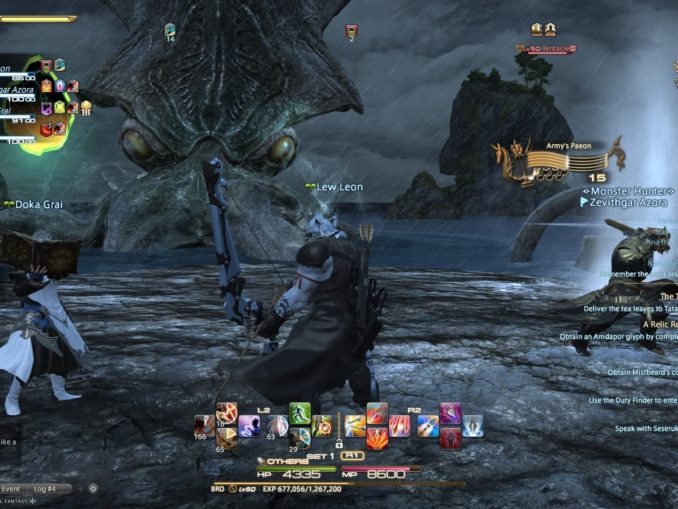
Task: Activate the purple arrowhead ability
Action: (450, 413)
